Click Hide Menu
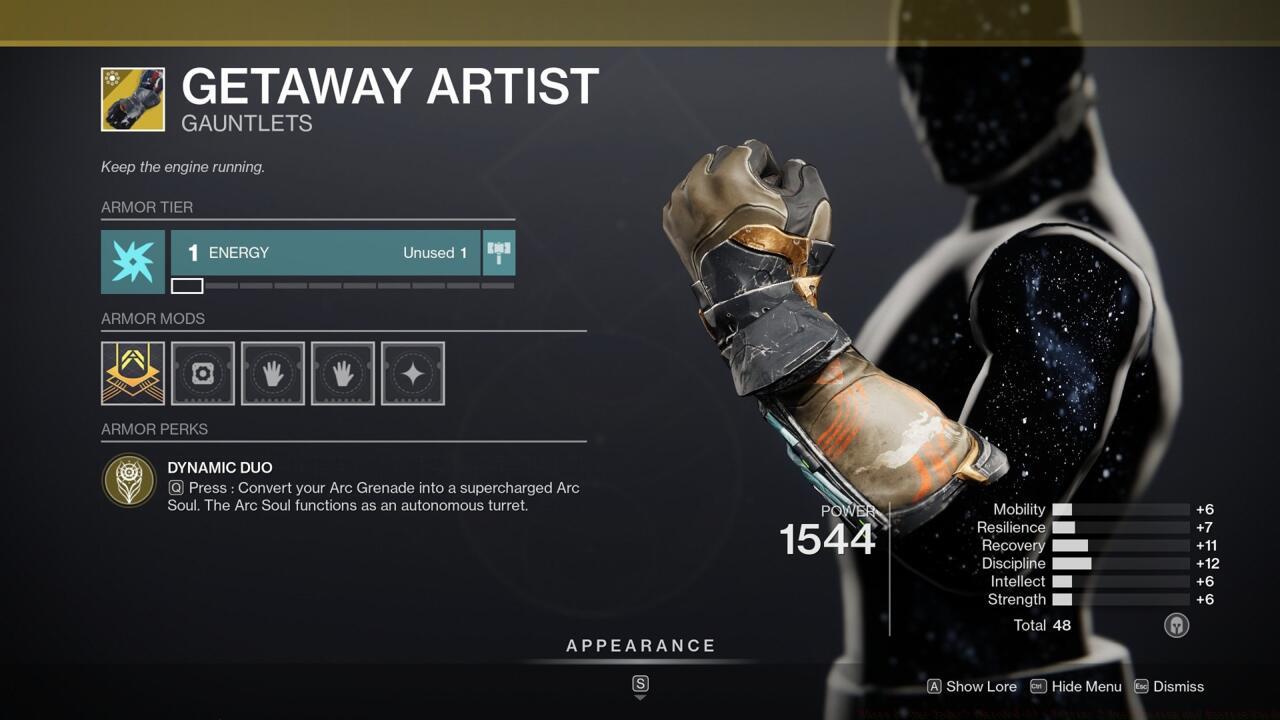Image resolution: width=1280 pixels, height=720 pixels. coord(1087,687)
